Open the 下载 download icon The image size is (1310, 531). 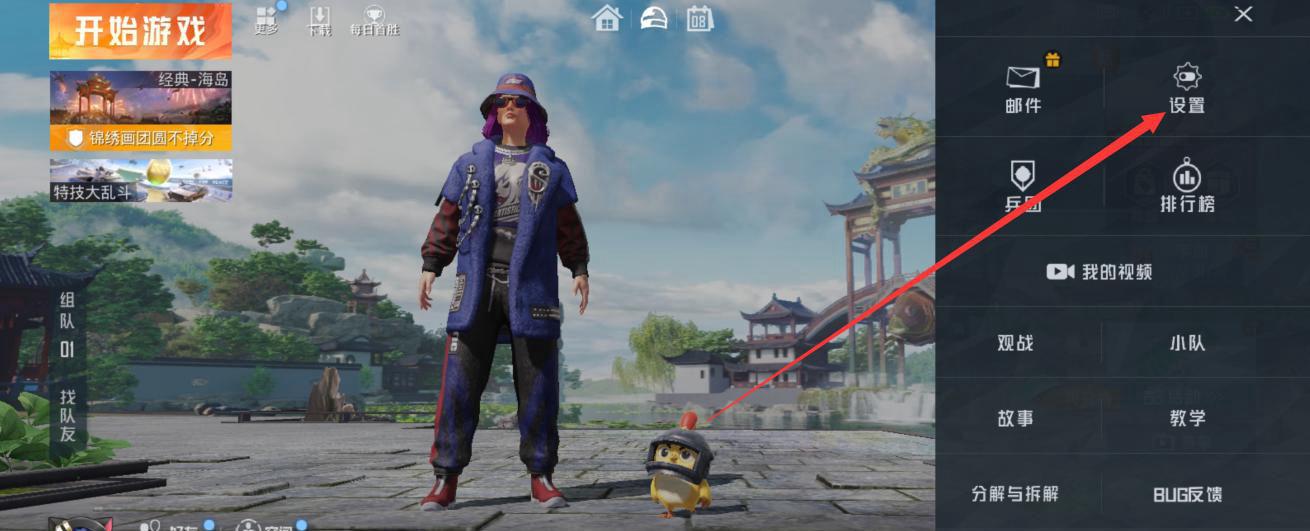[319, 20]
